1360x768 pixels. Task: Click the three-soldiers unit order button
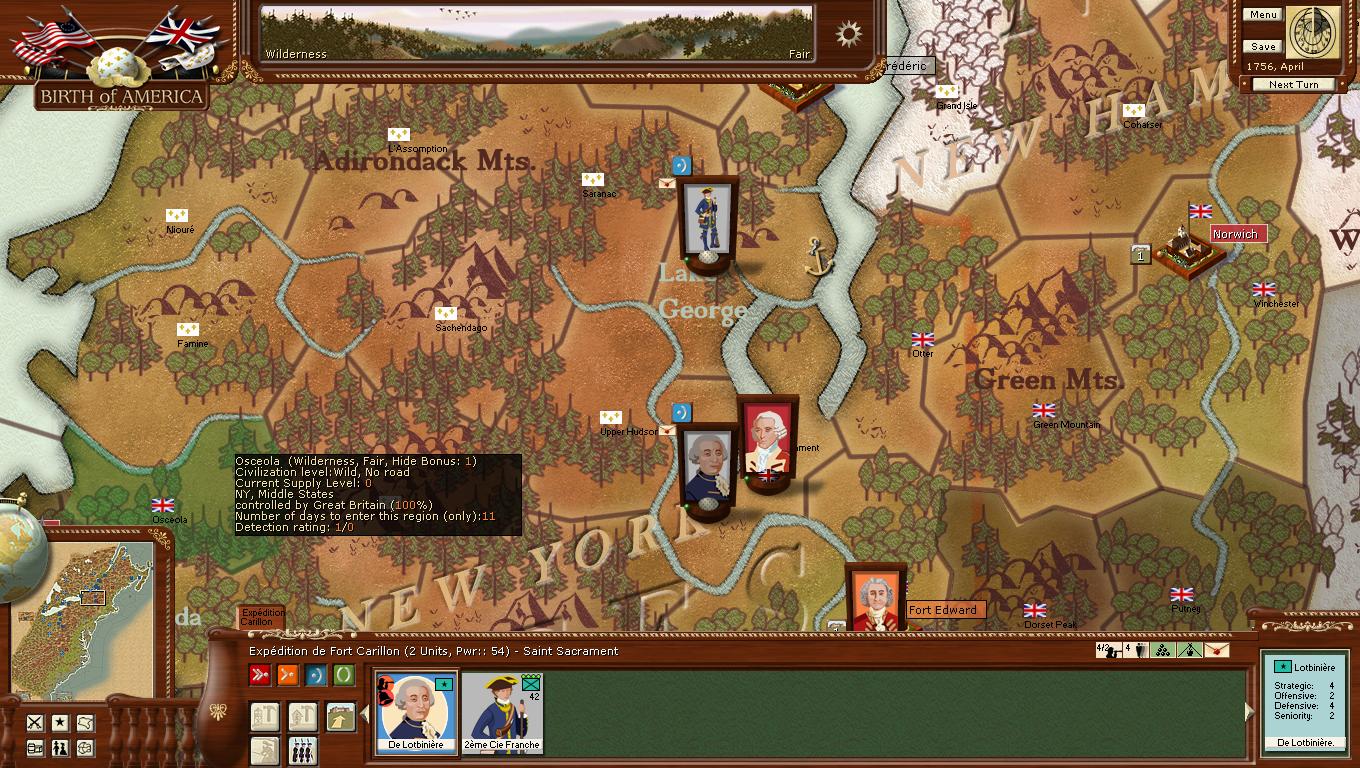(302, 750)
